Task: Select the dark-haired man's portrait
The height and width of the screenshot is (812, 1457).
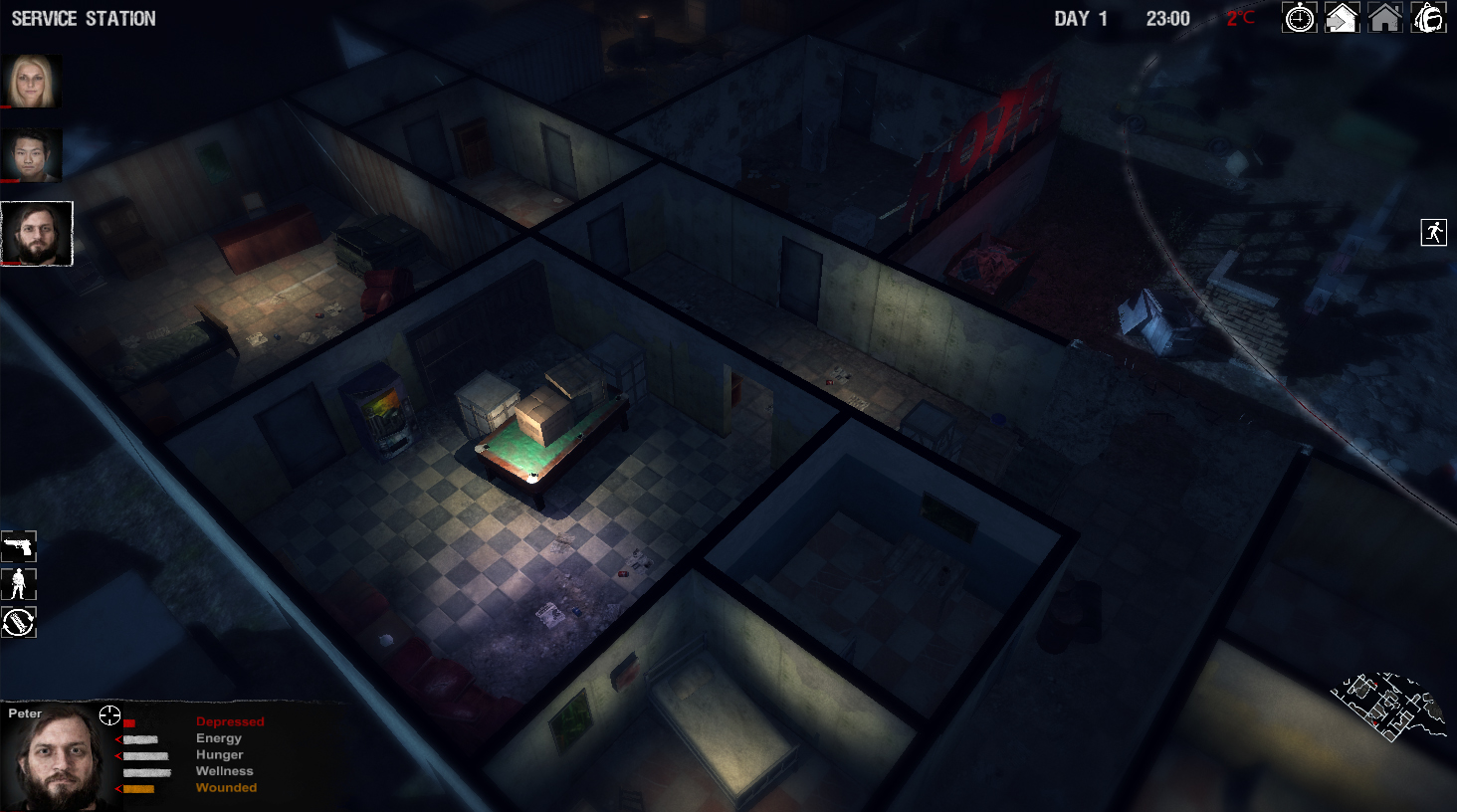Action: pyautogui.click(x=33, y=154)
